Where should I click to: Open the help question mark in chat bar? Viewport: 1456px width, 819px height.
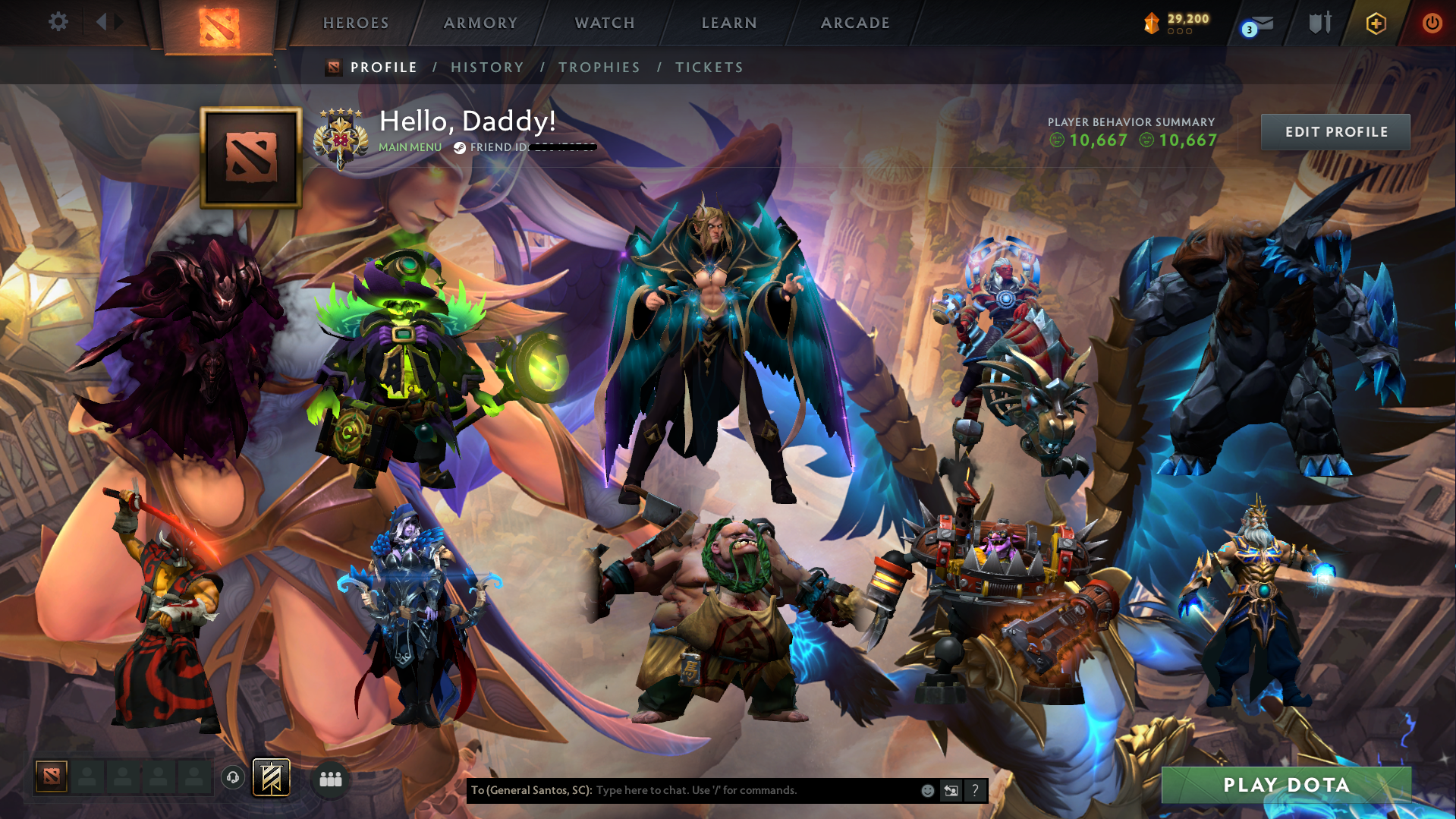[x=976, y=790]
